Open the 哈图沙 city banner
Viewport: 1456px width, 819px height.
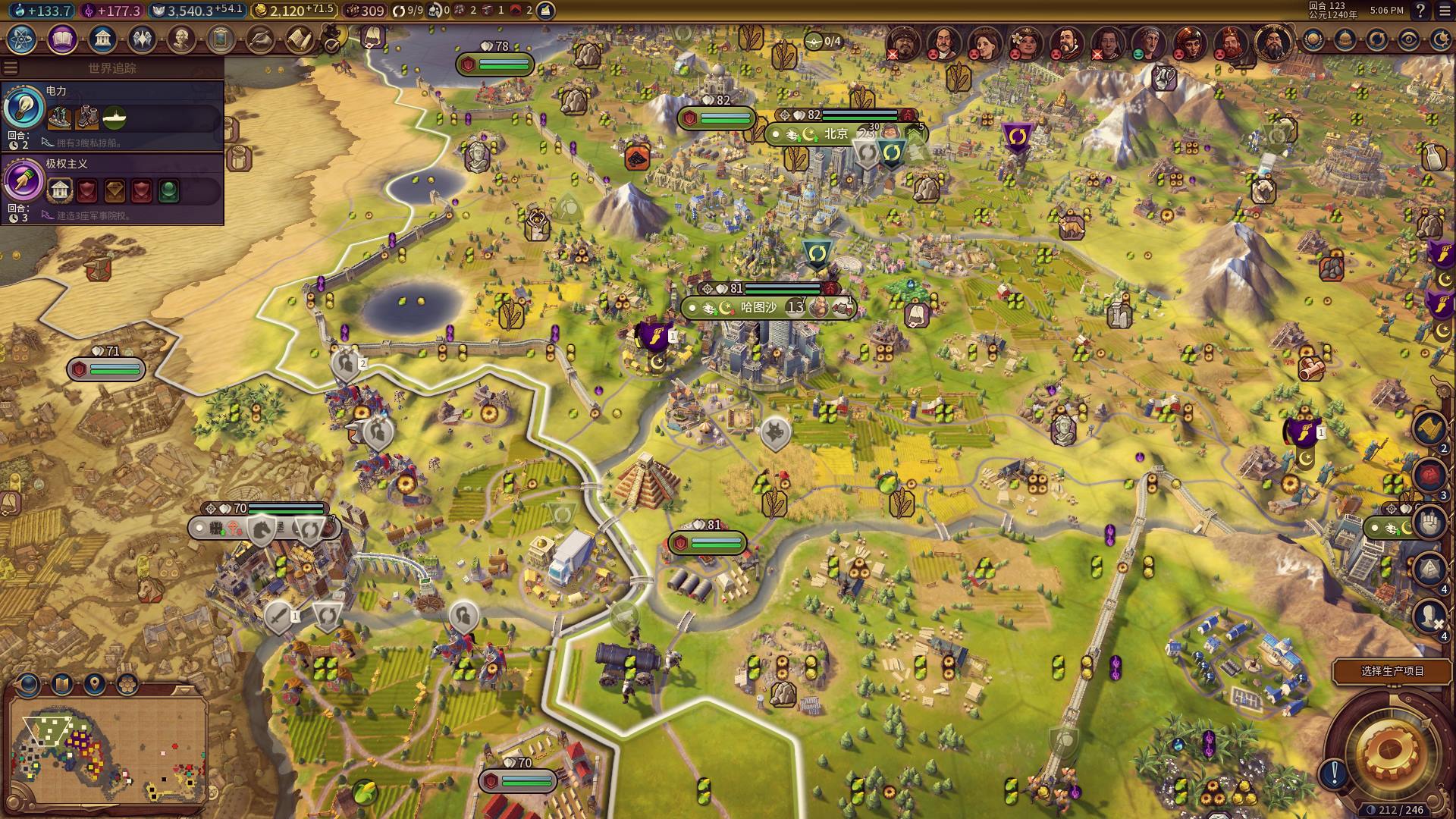[x=758, y=307]
